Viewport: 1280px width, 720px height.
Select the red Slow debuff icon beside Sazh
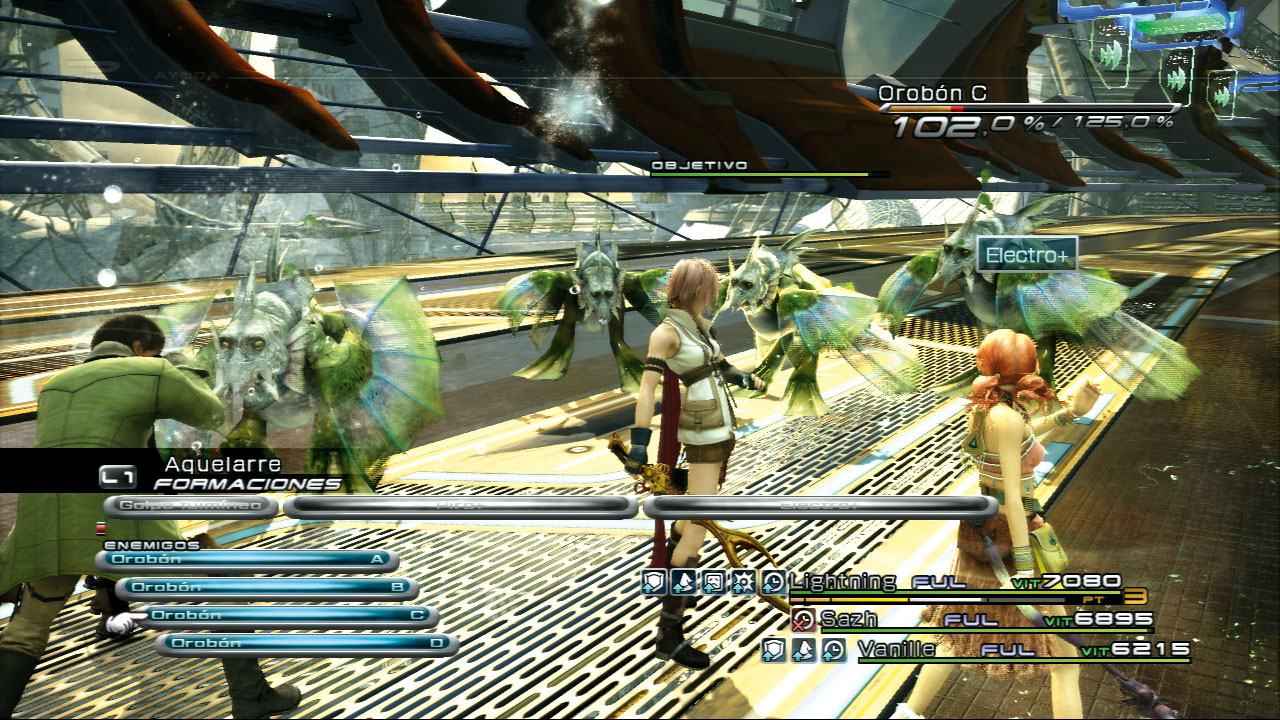click(x=803, y=619)
